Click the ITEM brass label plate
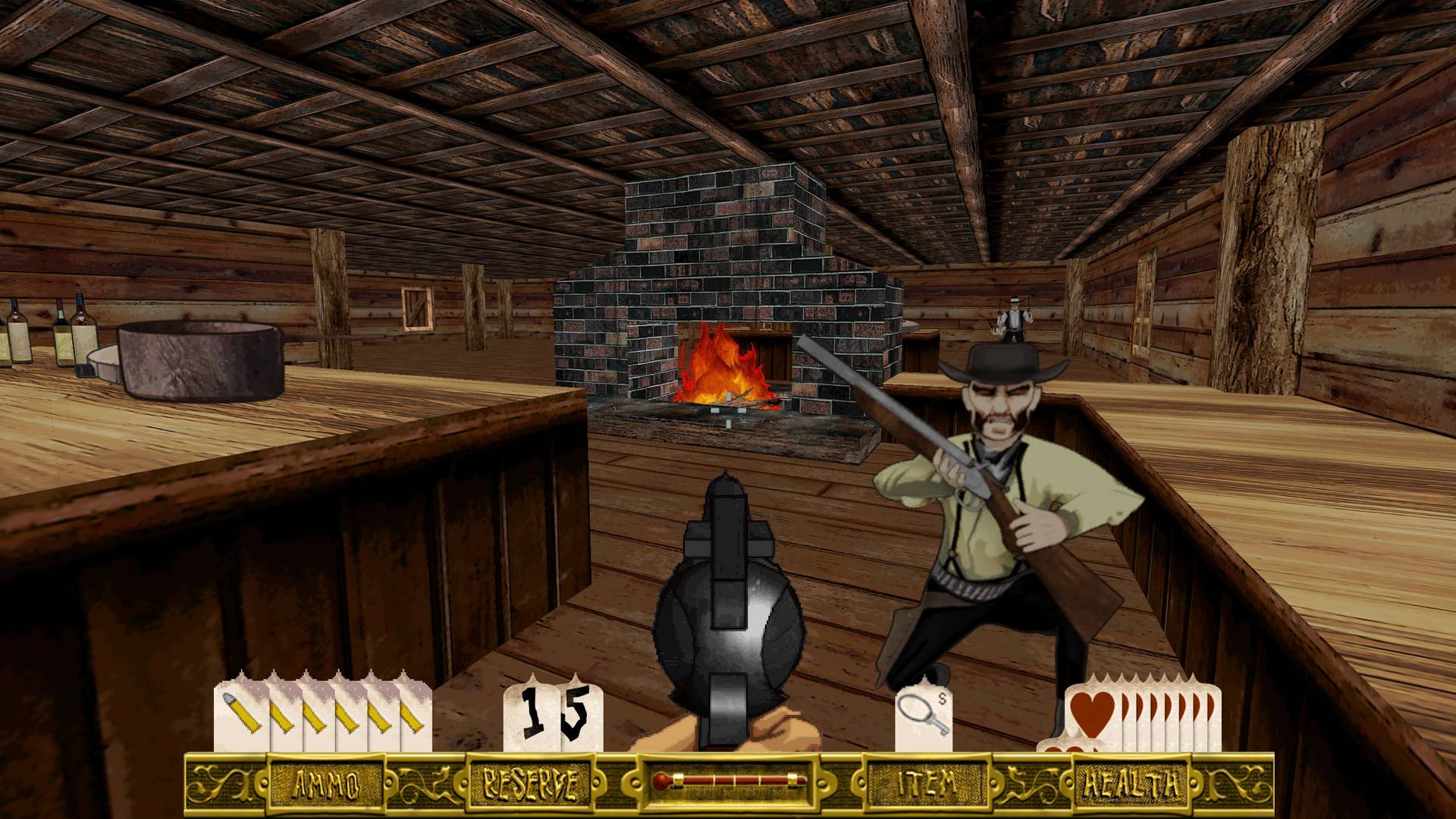The width and height of the screenshot is (1456, 819). point(927,783)
